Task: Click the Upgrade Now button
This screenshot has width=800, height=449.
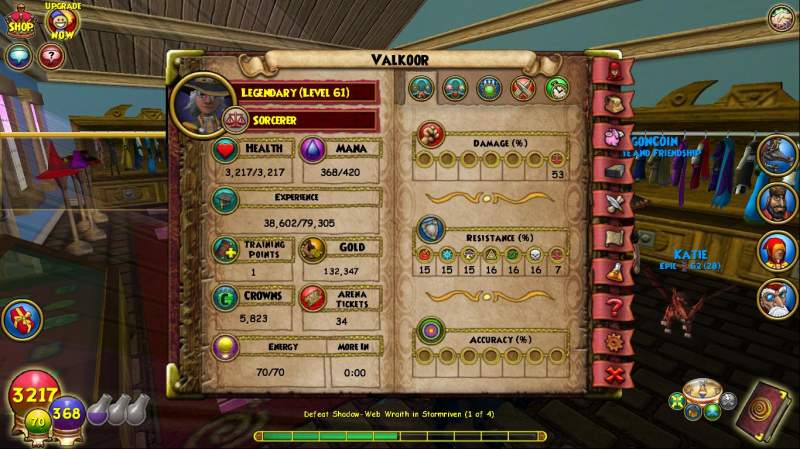Action: pyautogui.click(x=62, y=20)
